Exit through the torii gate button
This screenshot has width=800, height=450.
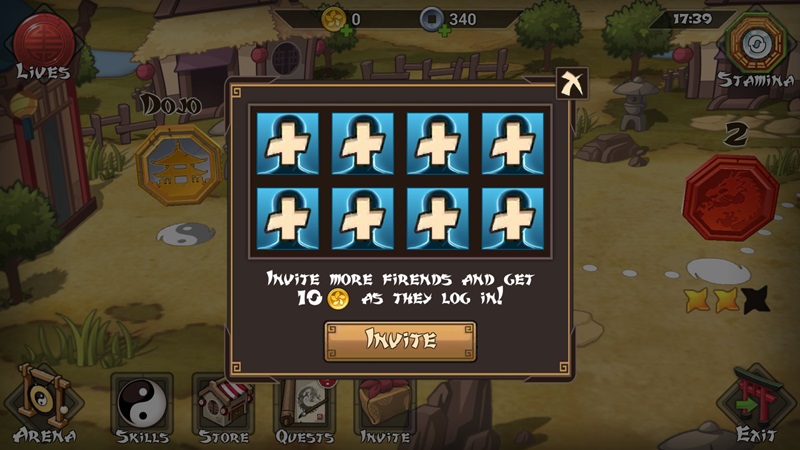(x=755, y=405)
